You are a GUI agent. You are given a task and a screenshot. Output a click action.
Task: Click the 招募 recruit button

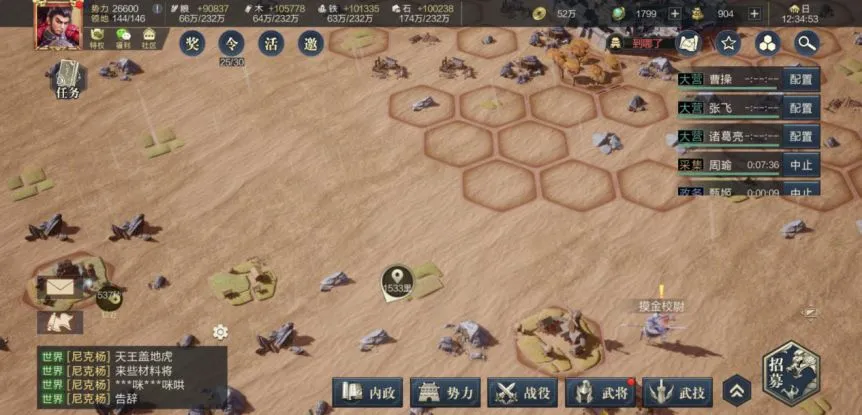tap(793, 372)
